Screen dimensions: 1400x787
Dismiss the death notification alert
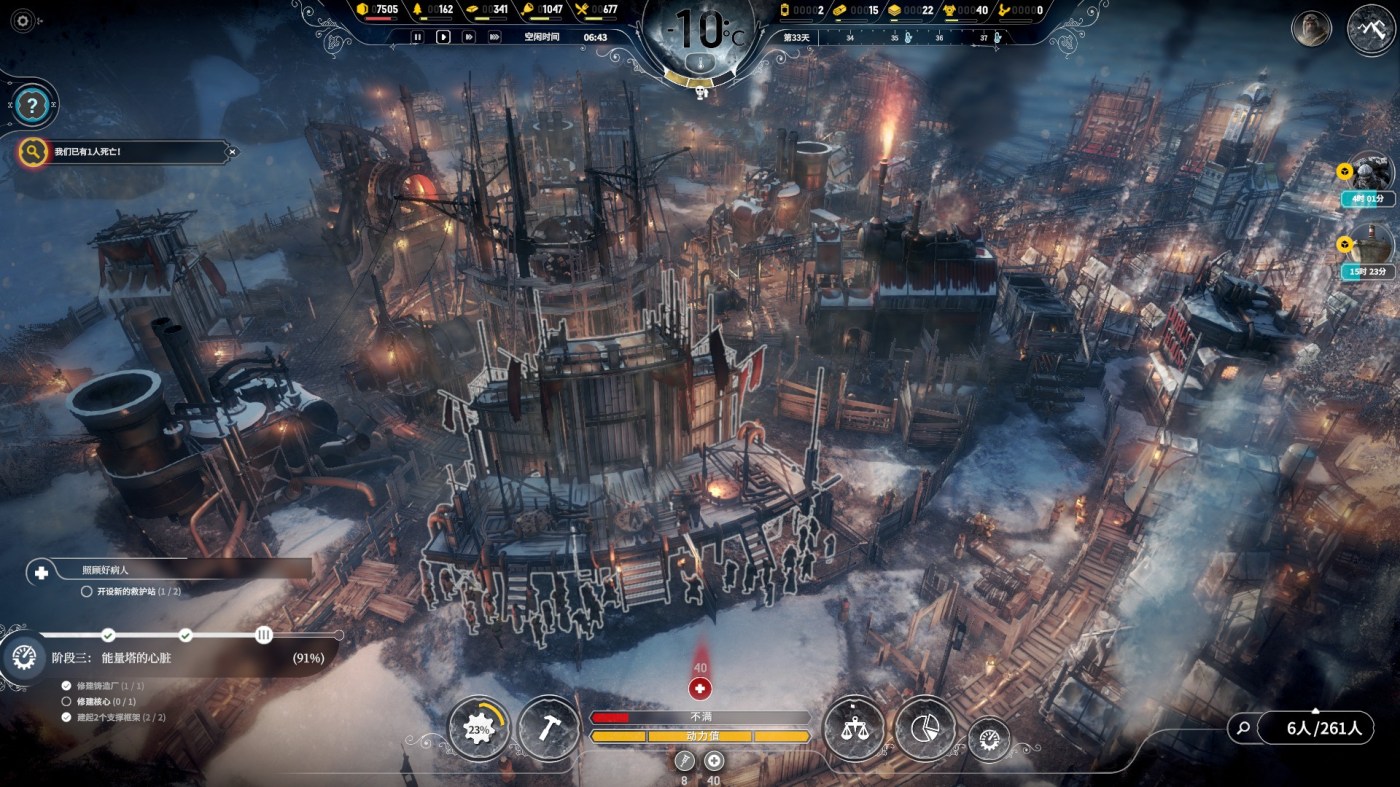(232, 152)
